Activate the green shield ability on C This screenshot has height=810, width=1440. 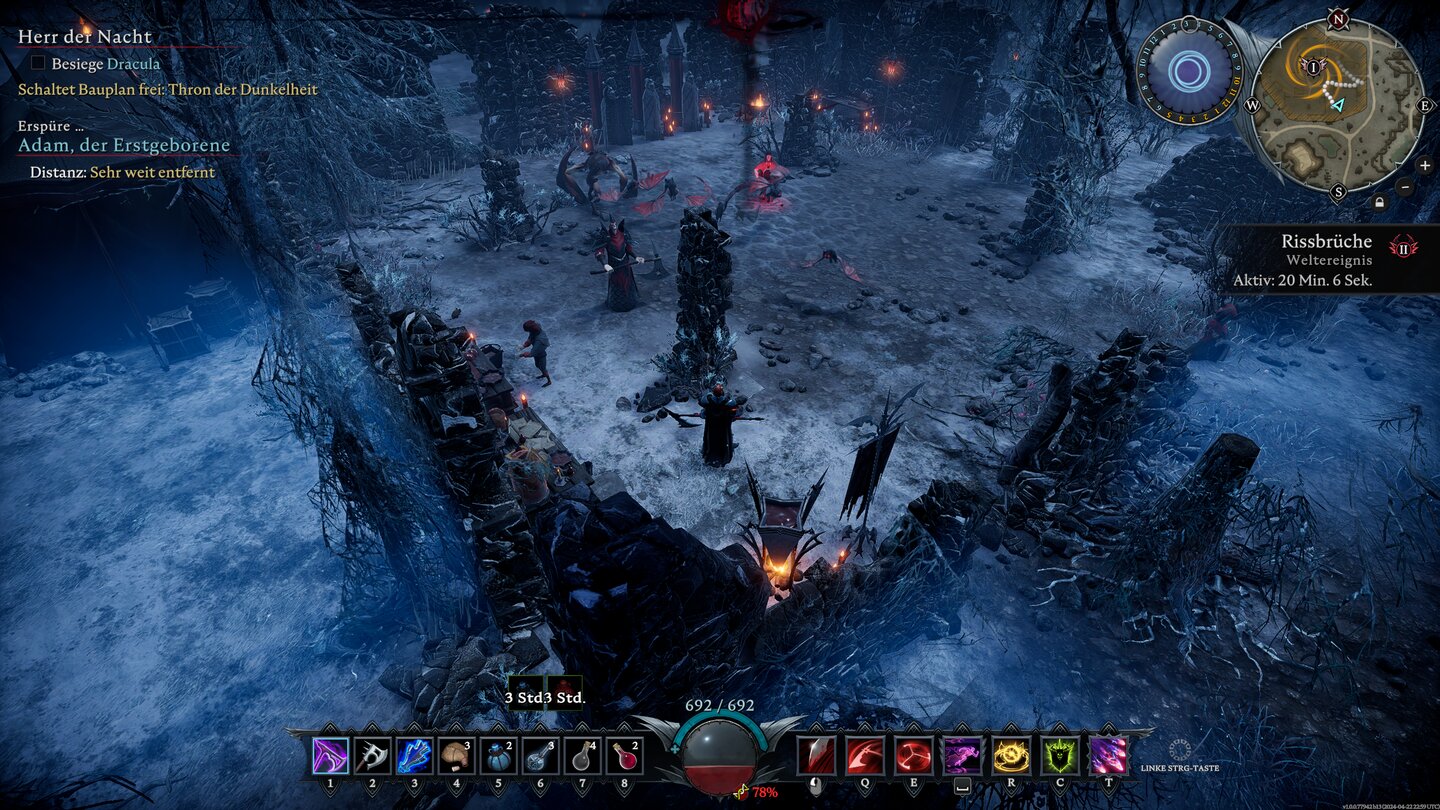1061,755
